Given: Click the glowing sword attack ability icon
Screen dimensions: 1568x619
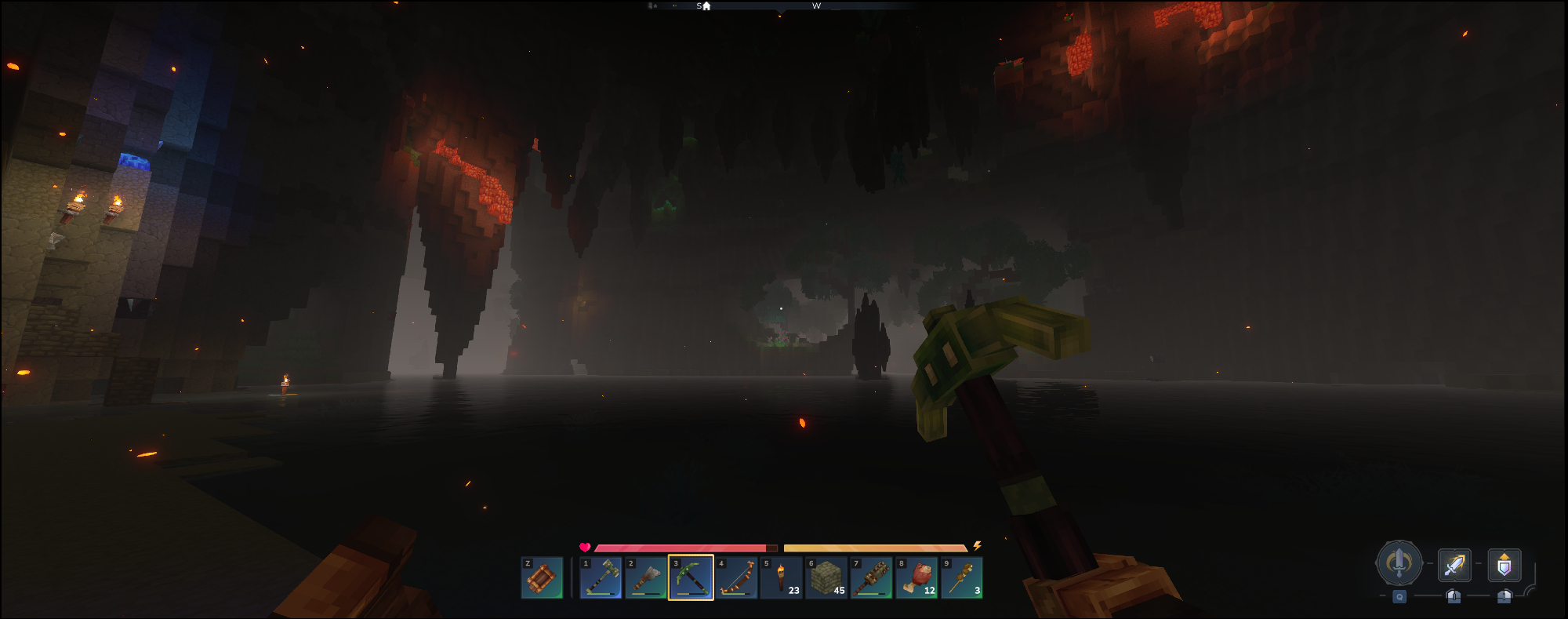Looking at the screenshot, I should (1454, 565).
